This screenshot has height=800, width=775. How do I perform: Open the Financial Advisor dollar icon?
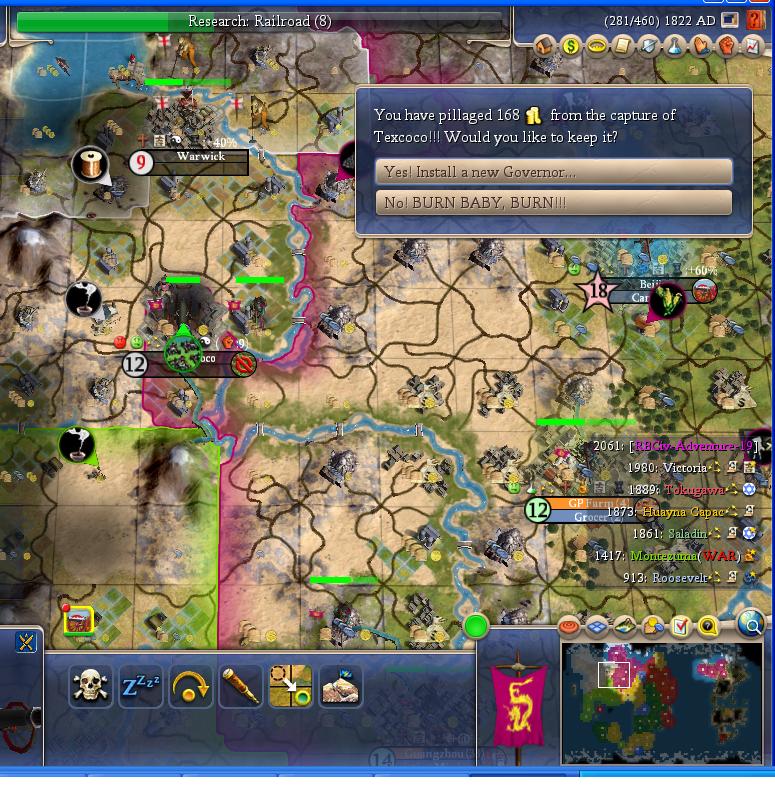[x=571, y=46]
